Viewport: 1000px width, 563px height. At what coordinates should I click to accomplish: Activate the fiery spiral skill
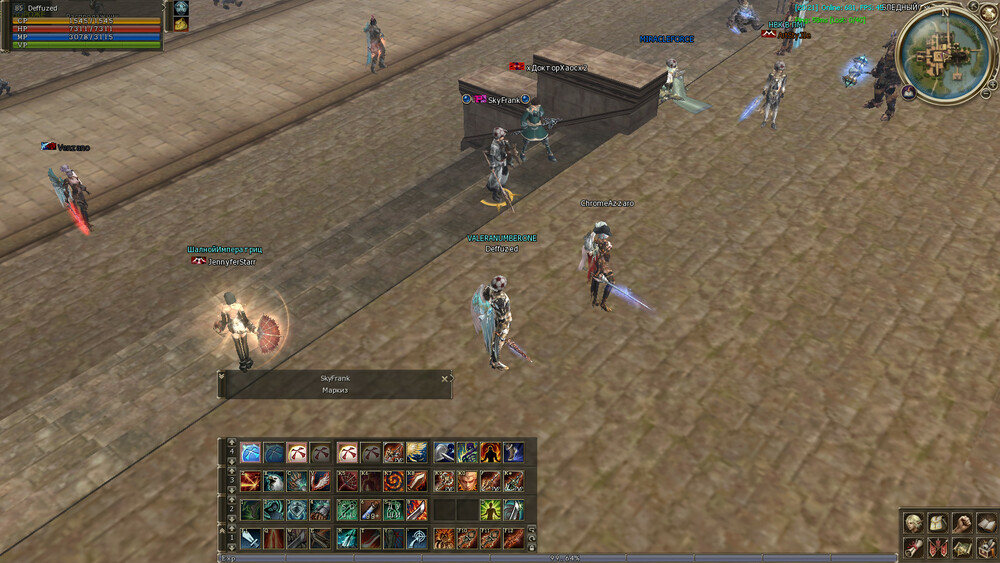(x=394, y=481)
